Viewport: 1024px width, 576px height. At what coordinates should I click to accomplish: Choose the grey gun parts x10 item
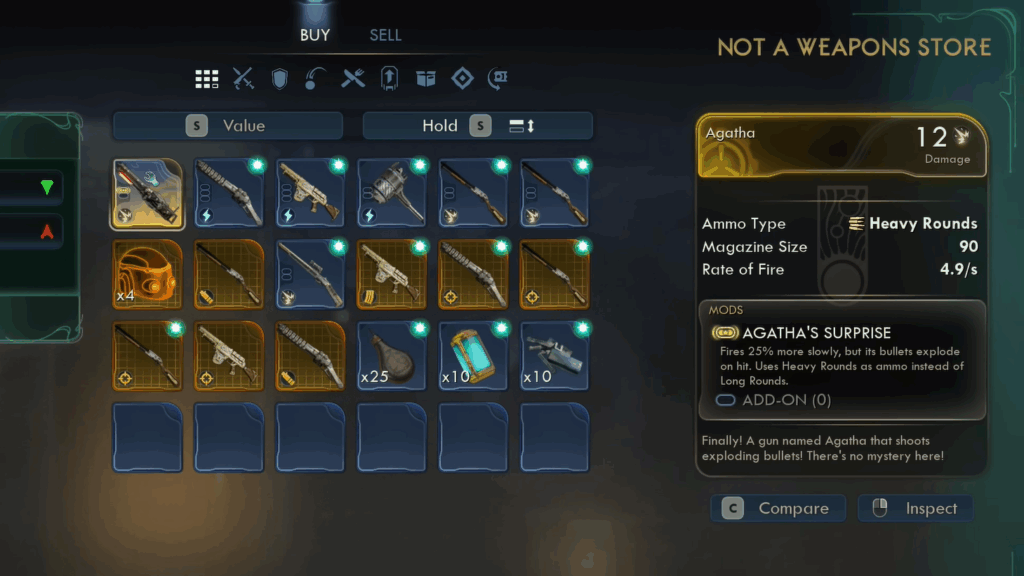(x=555, y=355)
